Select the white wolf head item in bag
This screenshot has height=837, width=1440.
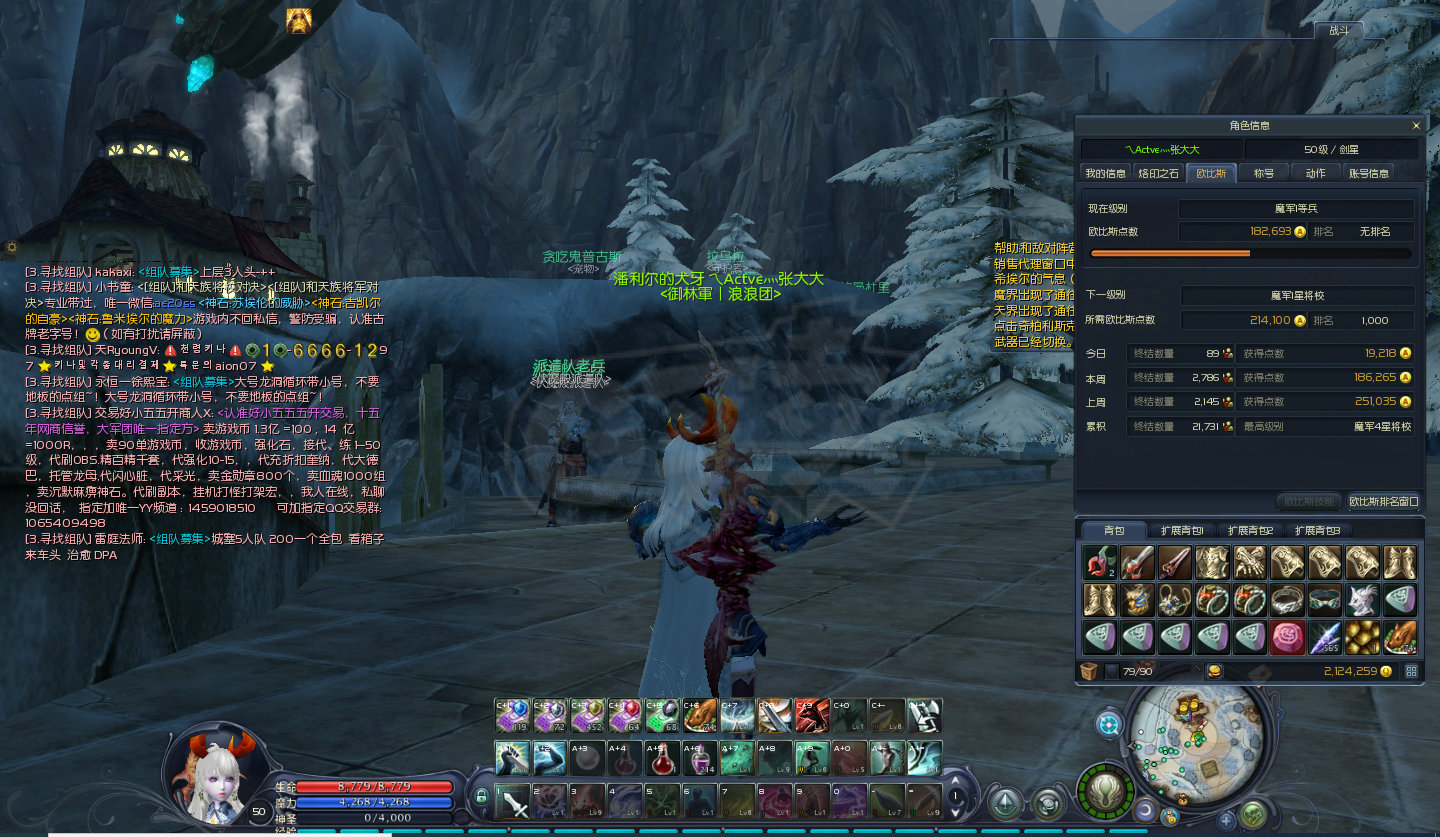point(1362,600)
